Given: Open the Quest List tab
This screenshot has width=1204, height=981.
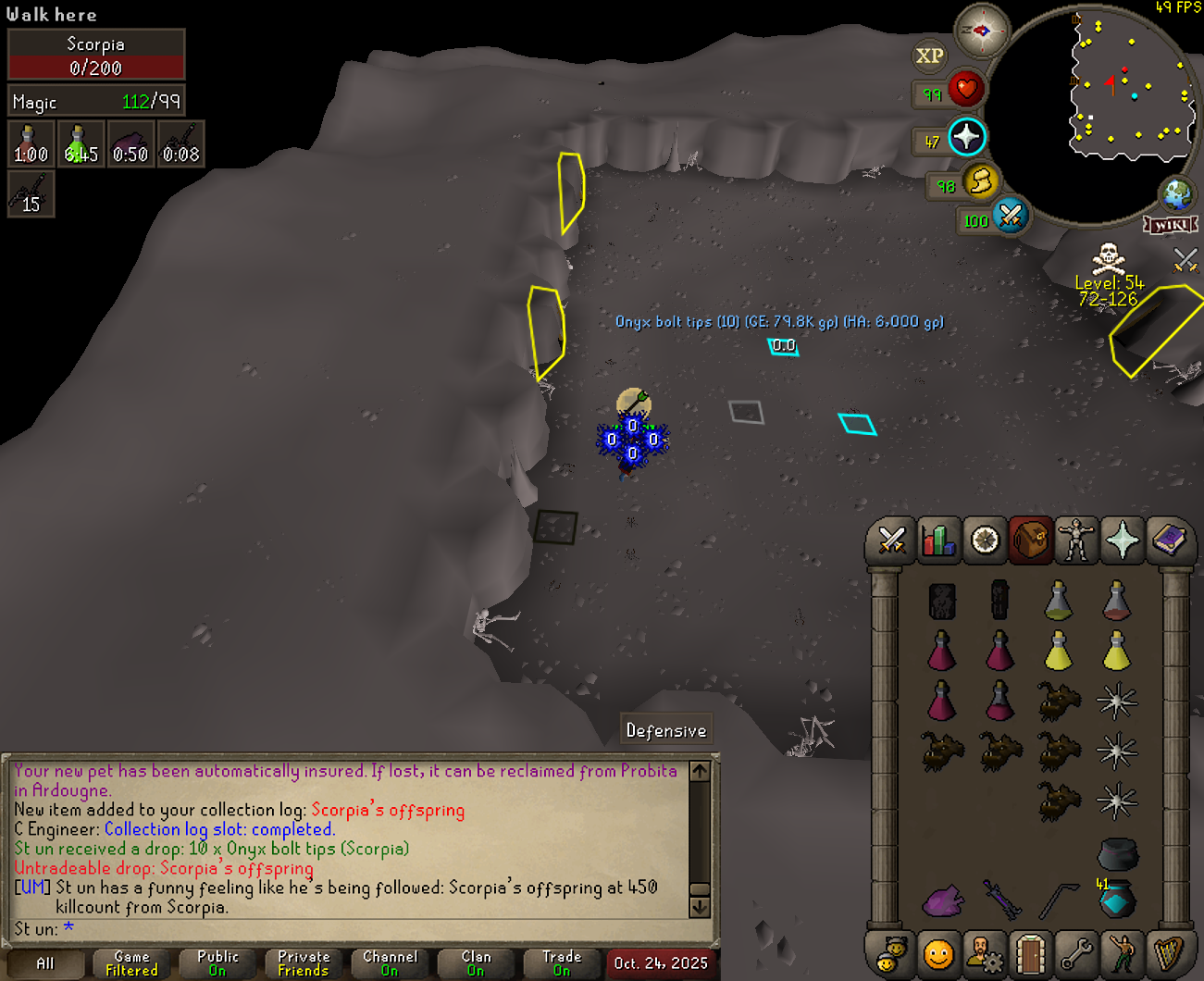Looking at the screenshot, I should coord(985,540).
